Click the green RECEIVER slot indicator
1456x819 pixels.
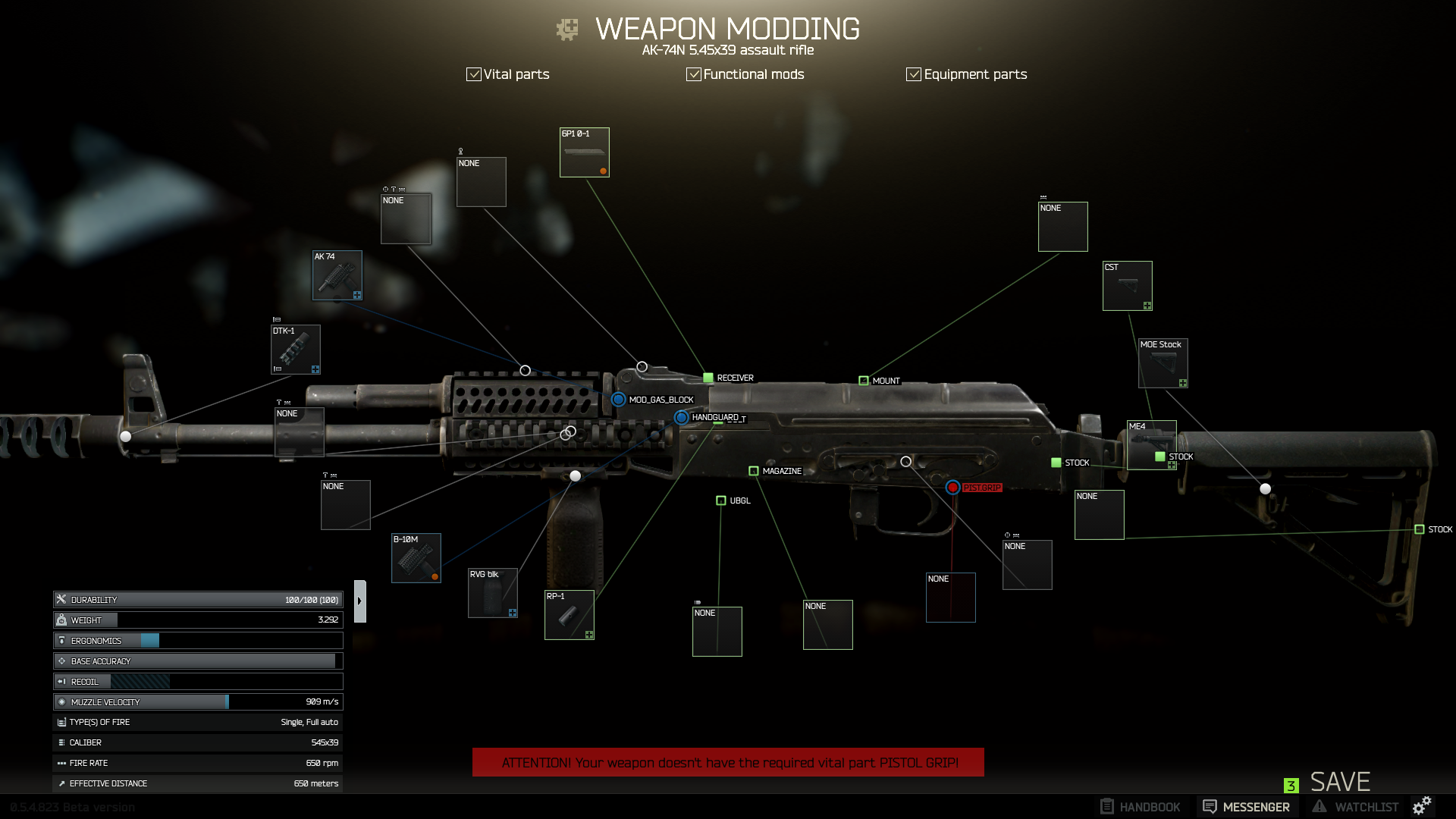click(708, 376)
